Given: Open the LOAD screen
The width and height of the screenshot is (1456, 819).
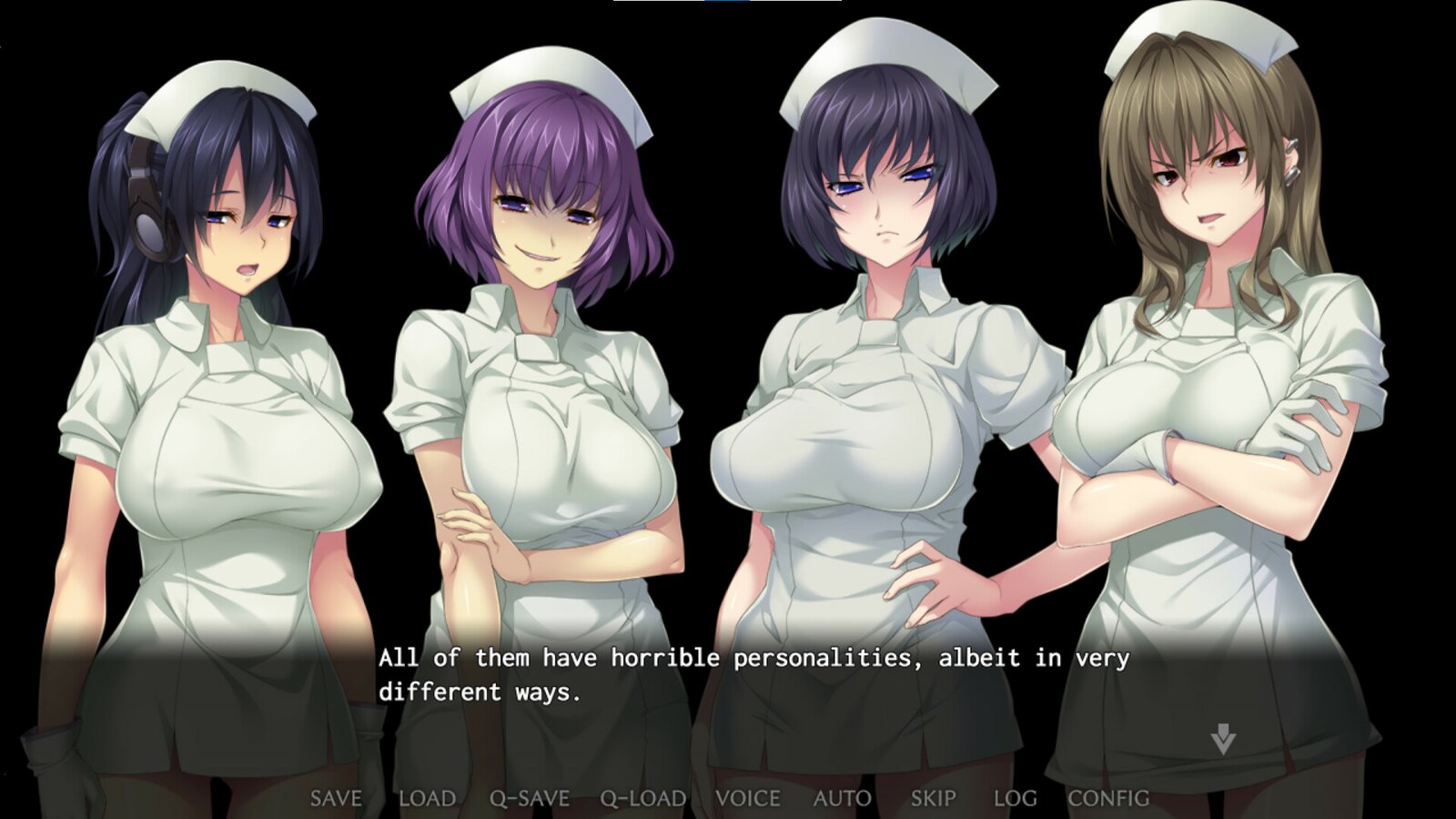Looking at the screenshot, I should 427,798.
